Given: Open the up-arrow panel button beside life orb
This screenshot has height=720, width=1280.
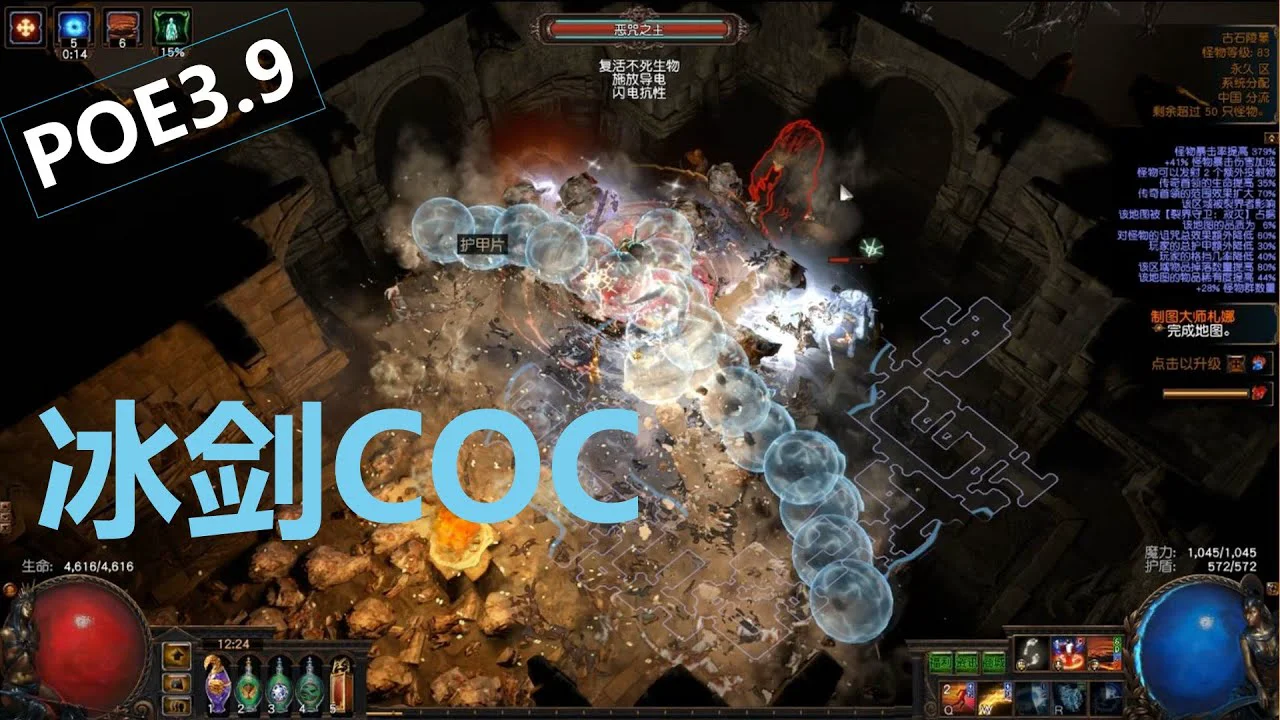Looking at the screenshot, I should (x=177, y=657).
